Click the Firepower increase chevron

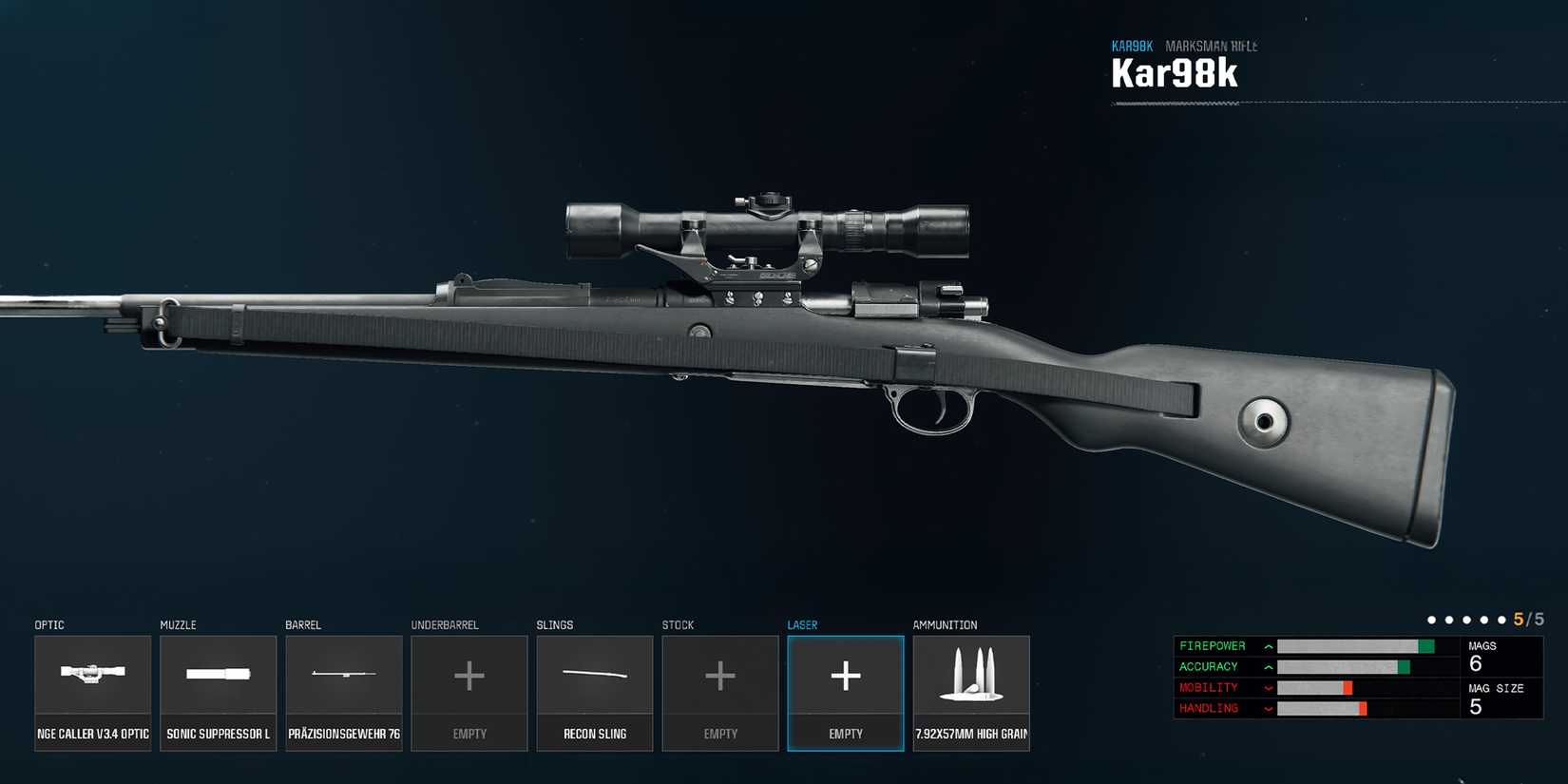pyautogui.click(x=1267, y=645)
